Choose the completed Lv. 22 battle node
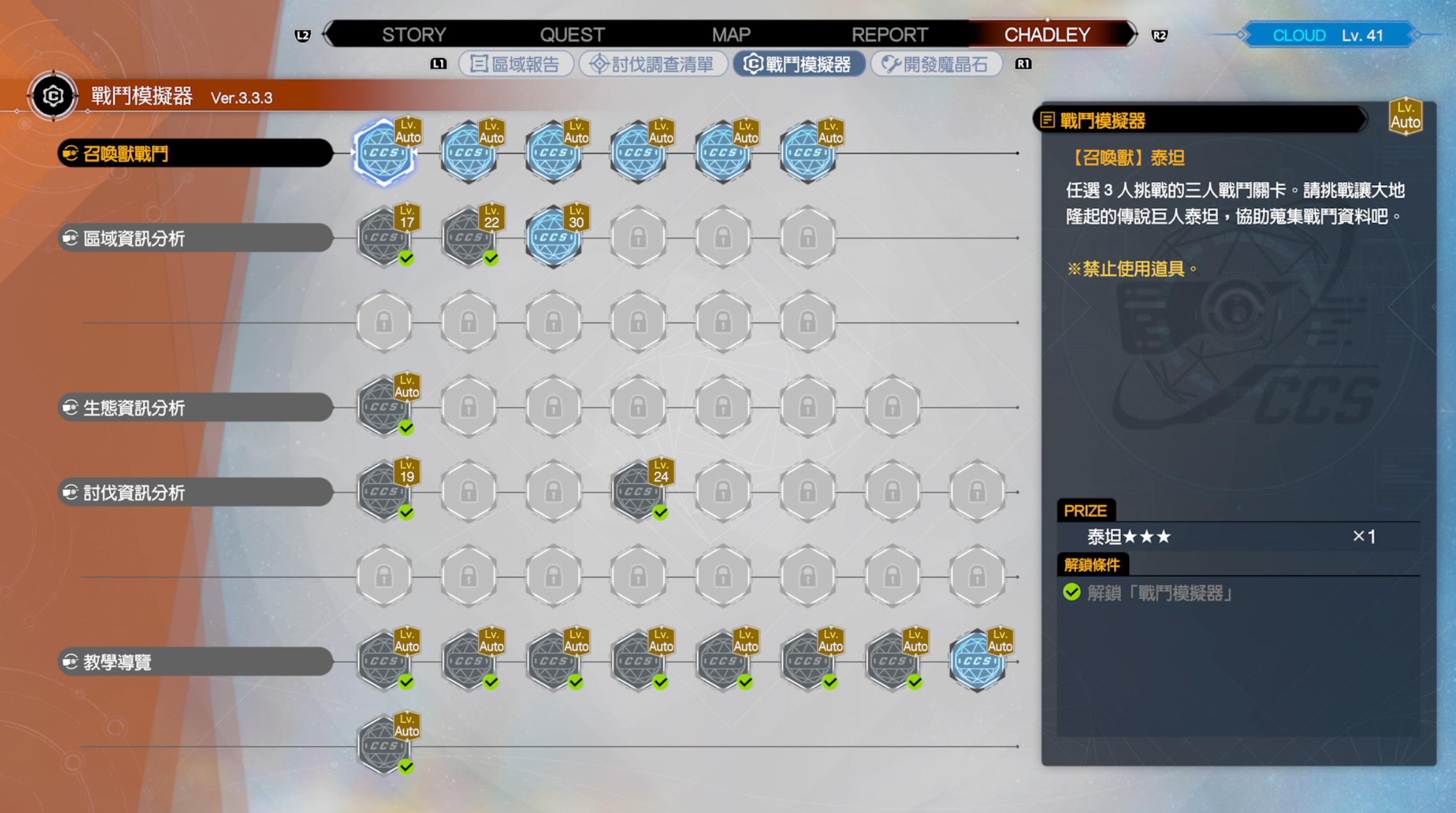Viewport: 1456px width, 813px height. 469,238
